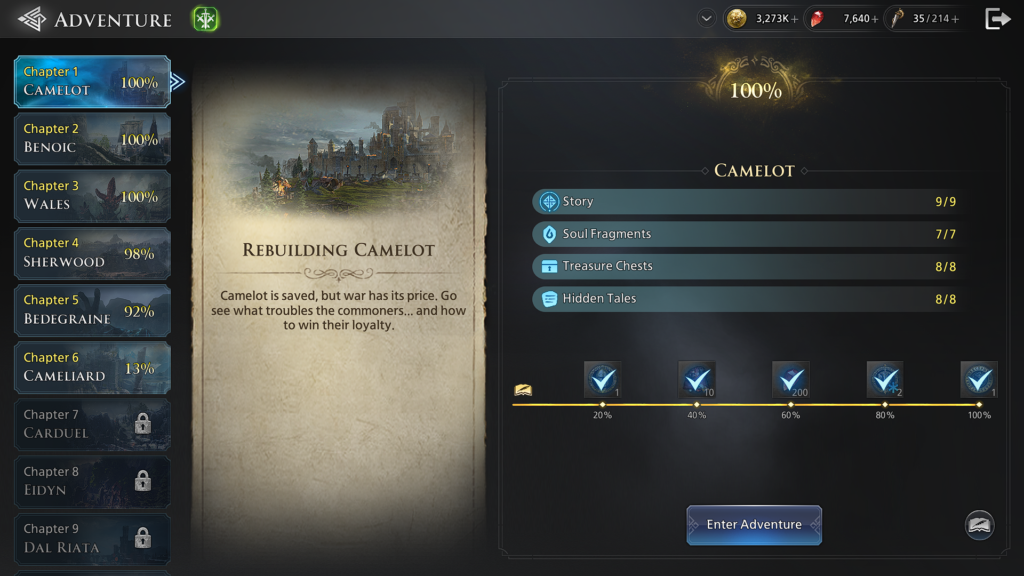Choose Chapter 4 Sherwood
Image resolution: width=1024 pixels, height=576 pixels.
click(x=92, y=252)
